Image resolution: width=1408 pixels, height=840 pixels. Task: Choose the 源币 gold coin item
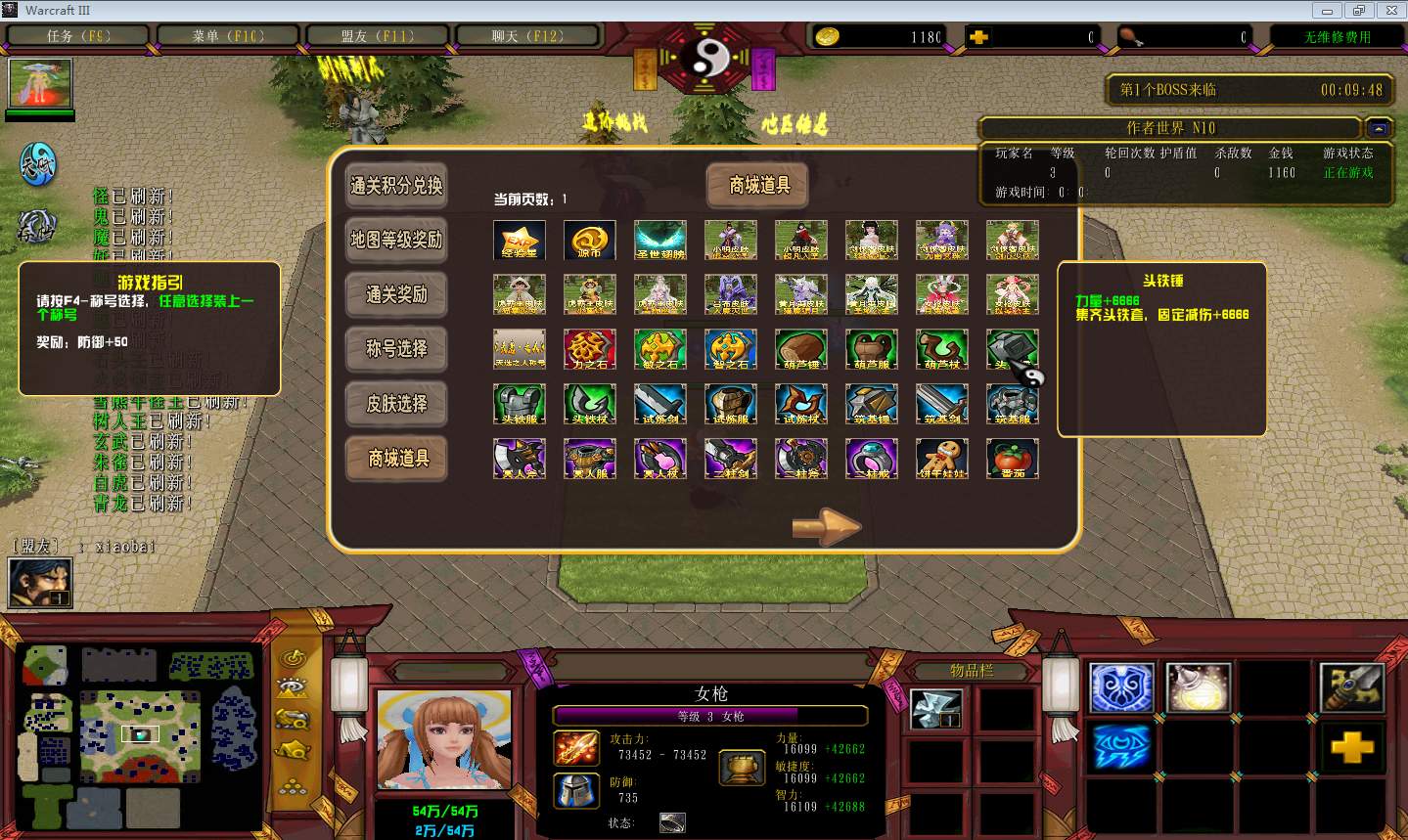point(590,240)
